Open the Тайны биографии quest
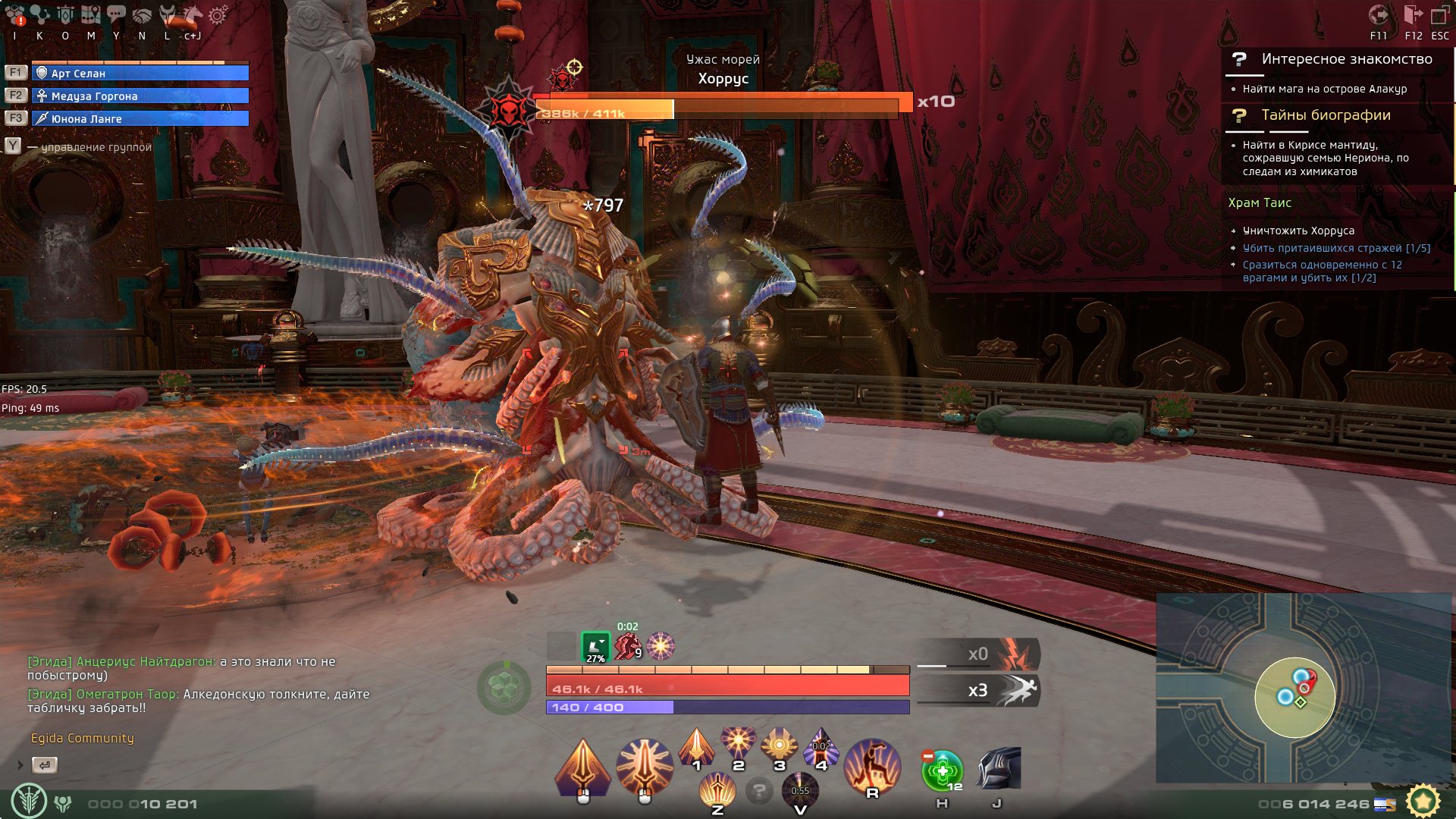The width and height of the screenshot is (1456, 819). pos(1325,115)
